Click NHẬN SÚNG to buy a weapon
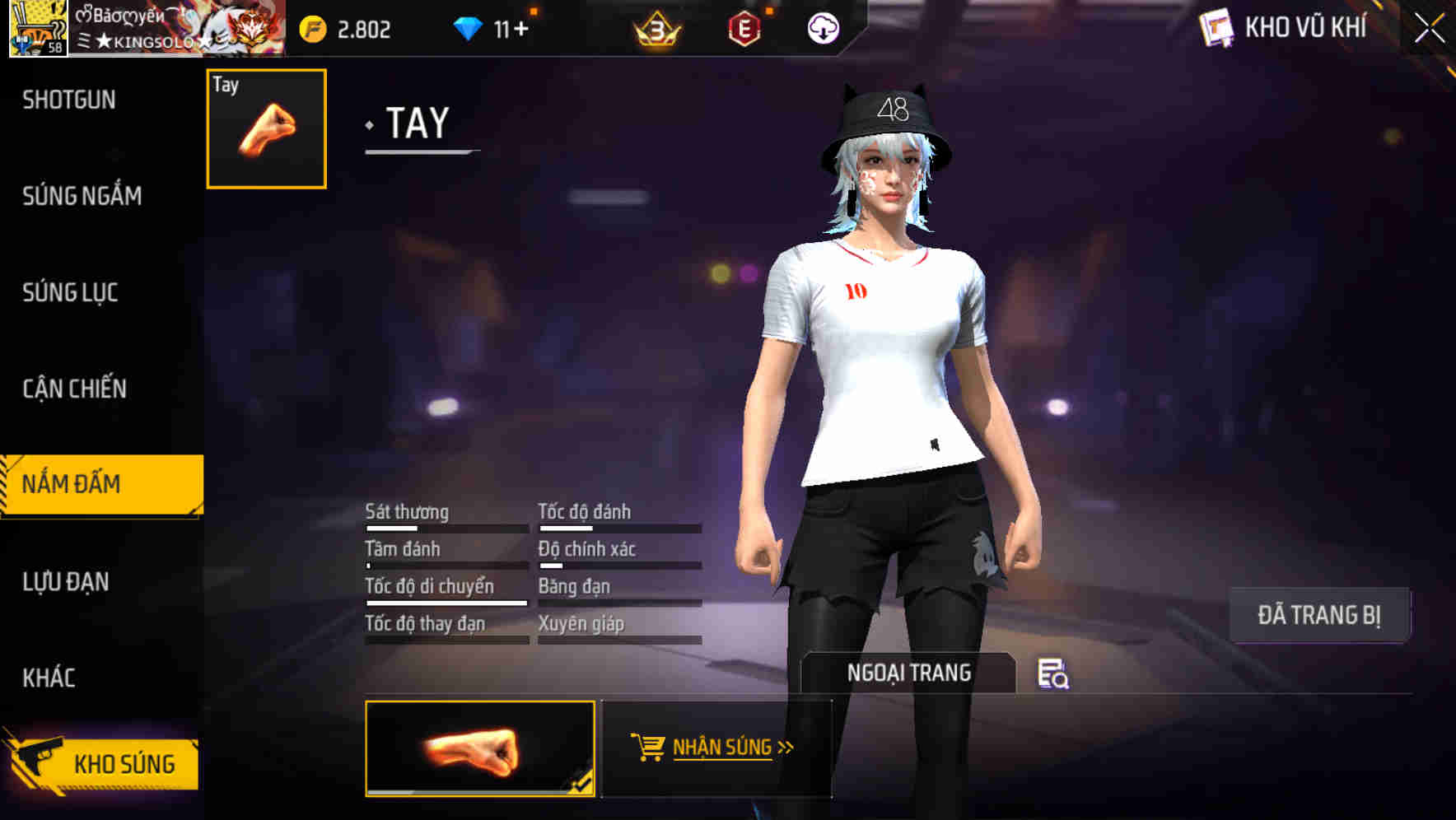 [x=721, y=748]
